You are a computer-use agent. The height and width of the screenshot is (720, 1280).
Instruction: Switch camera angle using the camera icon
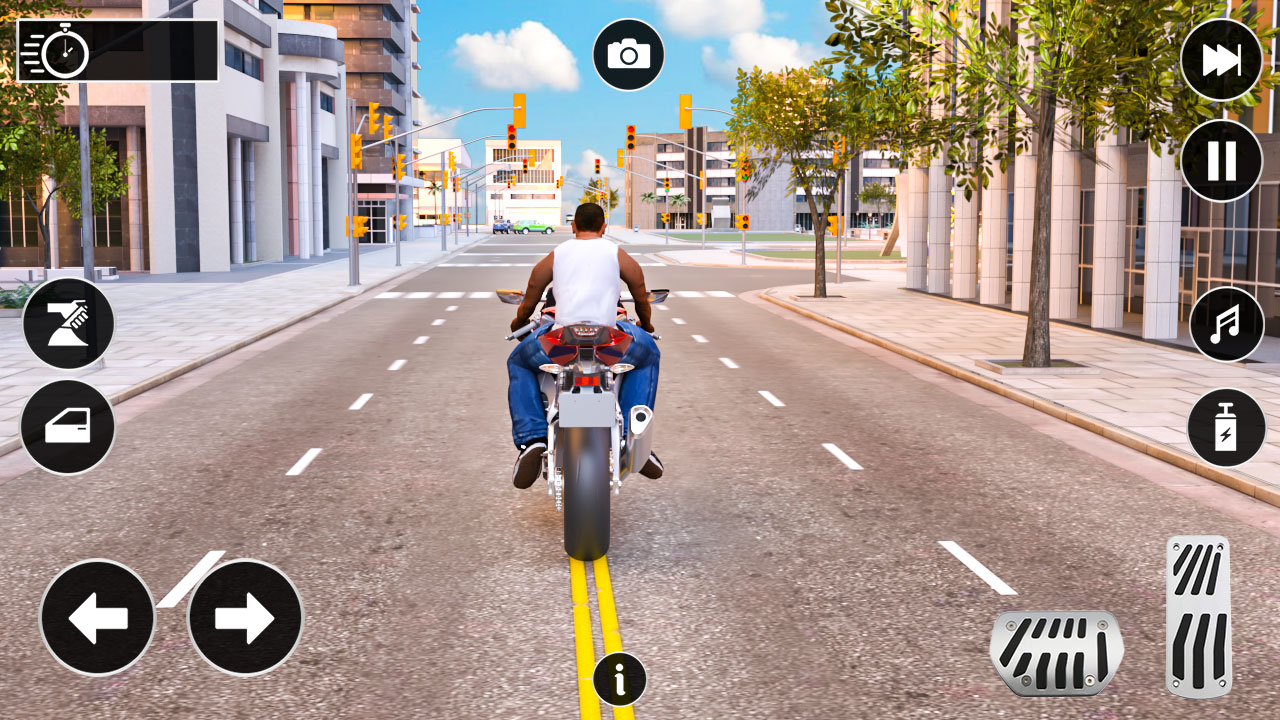pyautogui.click(x=628, y=55)
